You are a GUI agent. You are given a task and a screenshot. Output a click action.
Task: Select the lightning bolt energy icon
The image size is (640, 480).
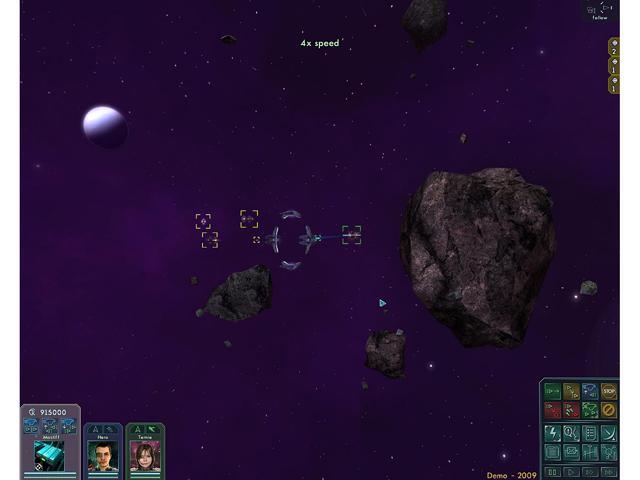pyautogui.click(x=552, y=432)
